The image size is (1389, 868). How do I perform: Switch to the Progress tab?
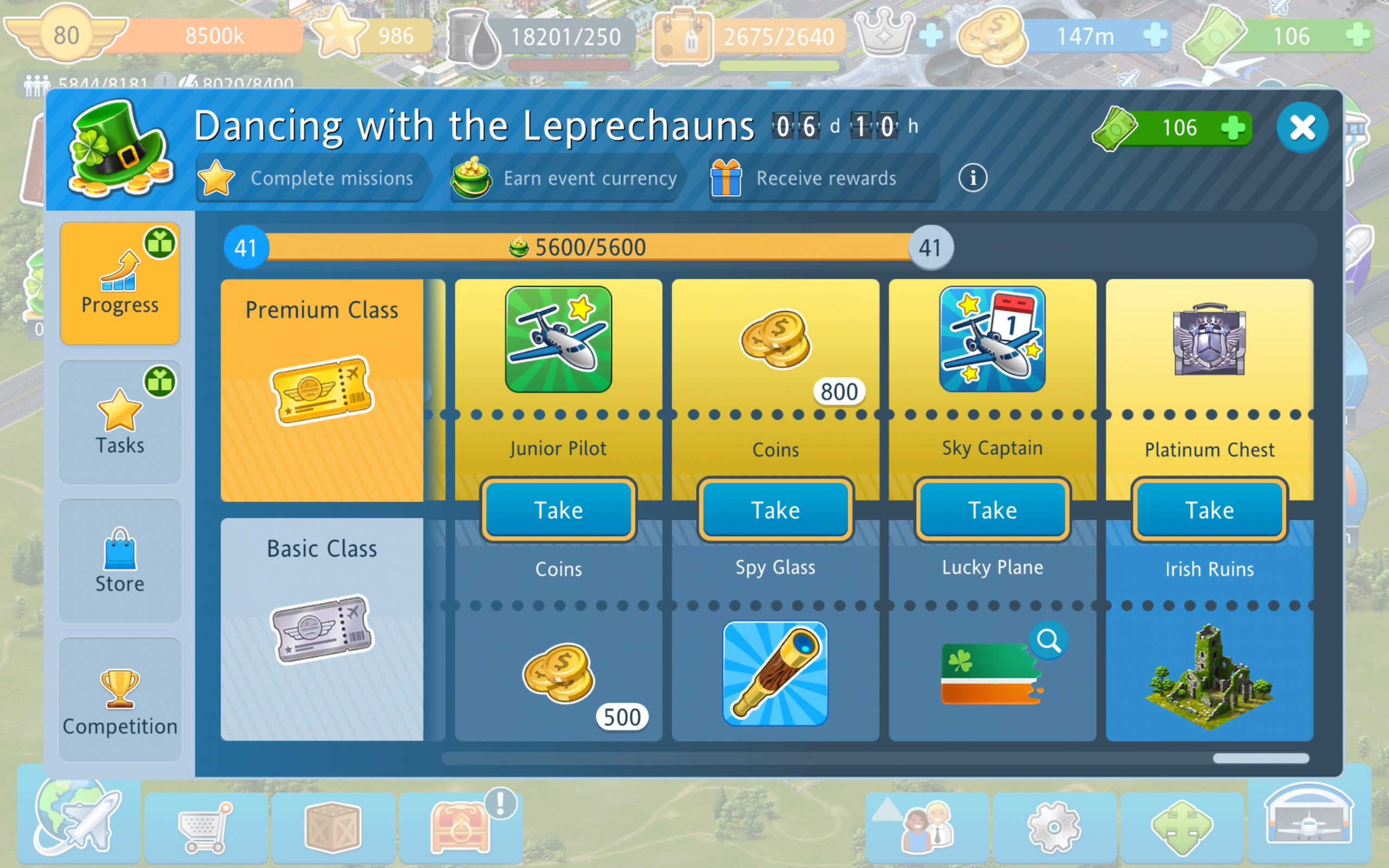pyautogui.click(x=120, y=284)
